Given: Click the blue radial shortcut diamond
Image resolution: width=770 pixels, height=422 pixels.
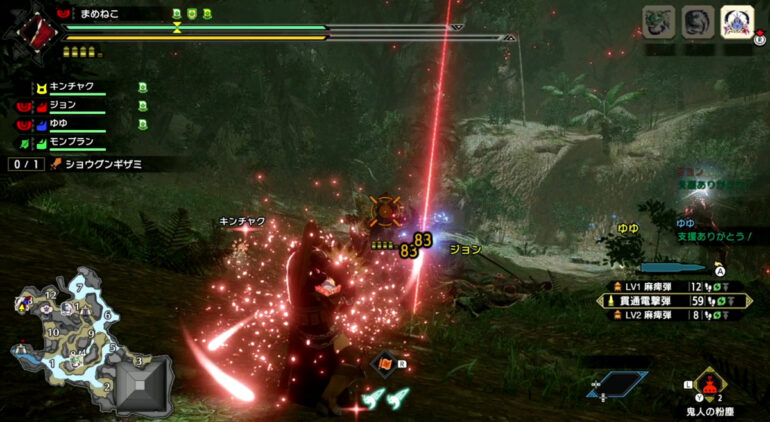Looking at the screenshot, I should click(x=612, y=382).
